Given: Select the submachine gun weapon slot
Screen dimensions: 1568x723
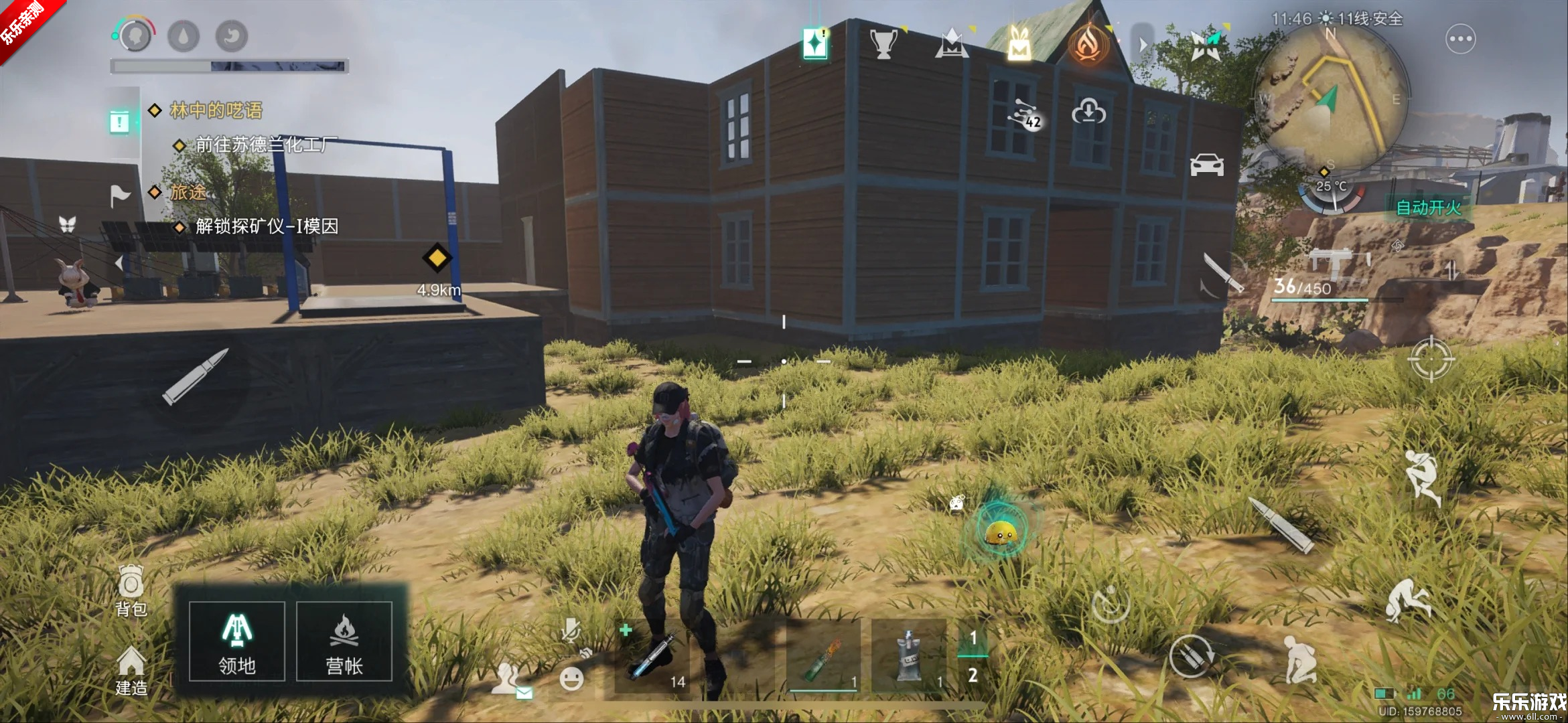Looking at the screenshot, I should coord(1336,268).
